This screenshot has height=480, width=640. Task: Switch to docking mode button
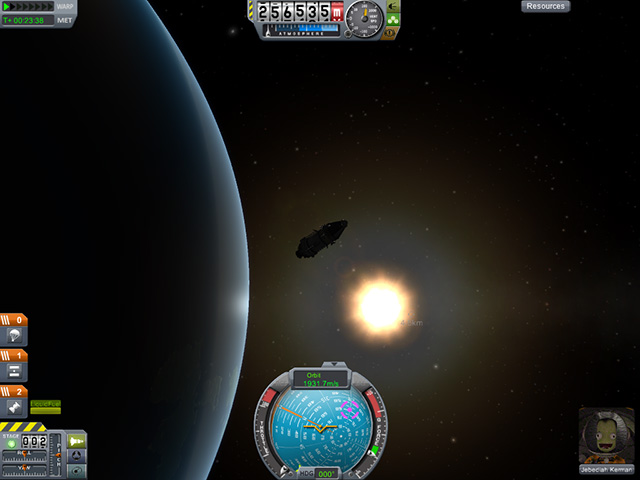pos(77,456)
